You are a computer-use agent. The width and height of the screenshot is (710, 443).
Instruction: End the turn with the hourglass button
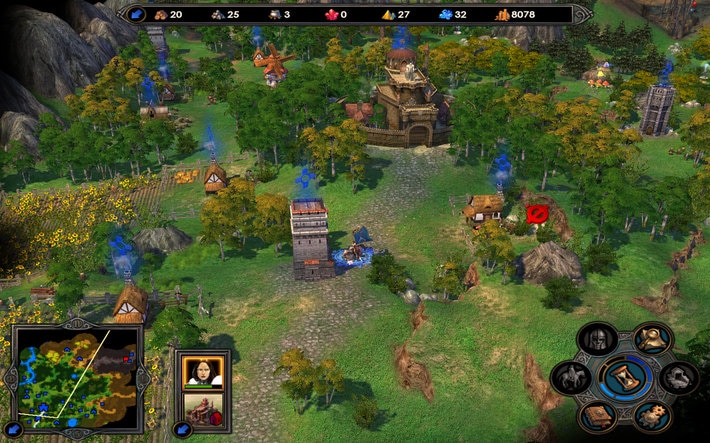click(x=626, y=377)
